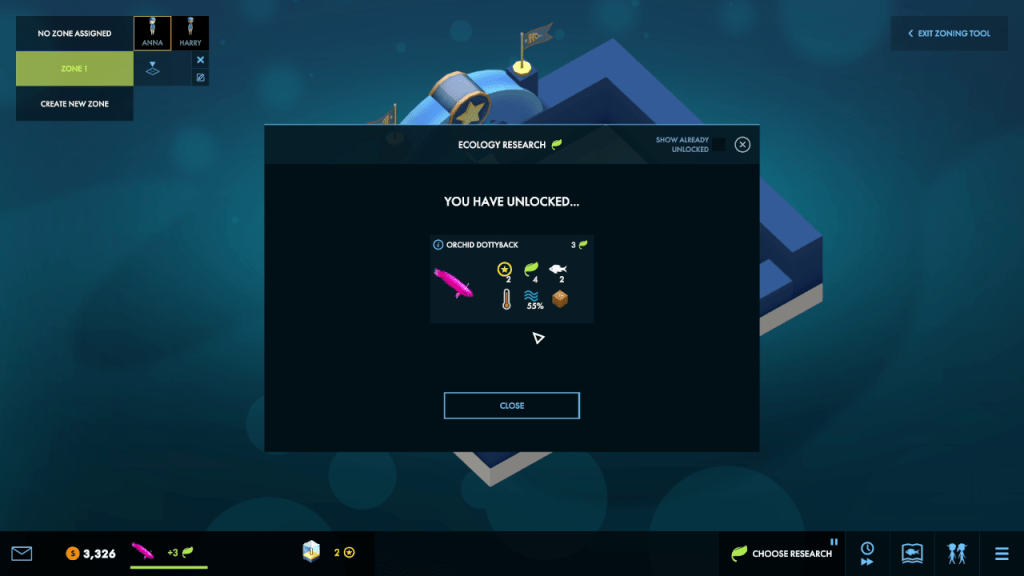Dismiss Ecology Research window with X icon
Viewport: 1024px width, 576px height.
[742, 144]
